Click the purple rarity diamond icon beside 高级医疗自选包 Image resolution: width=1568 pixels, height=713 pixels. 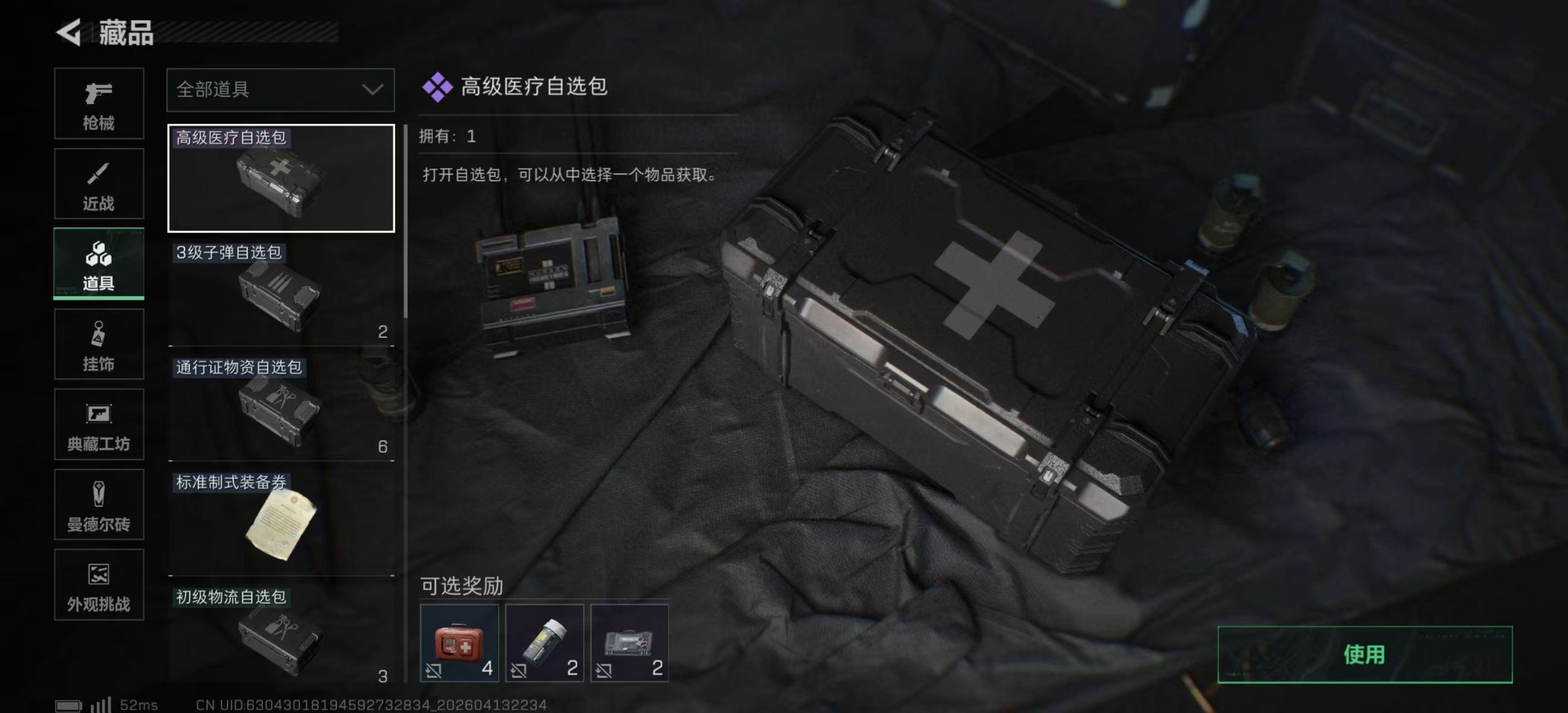click(437, 87)
